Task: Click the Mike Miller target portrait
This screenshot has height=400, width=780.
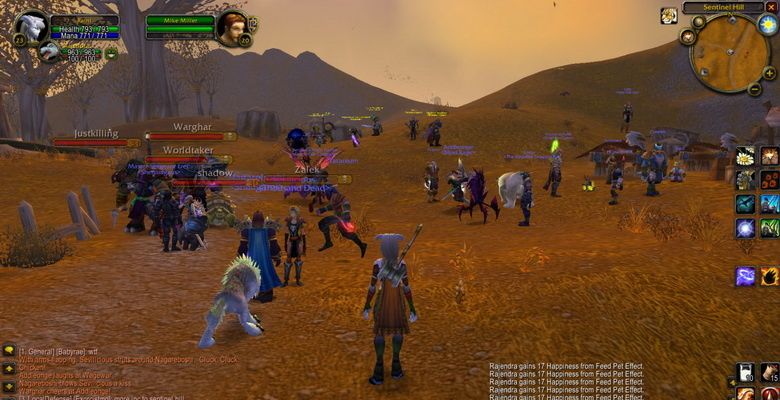Action: 231,27
